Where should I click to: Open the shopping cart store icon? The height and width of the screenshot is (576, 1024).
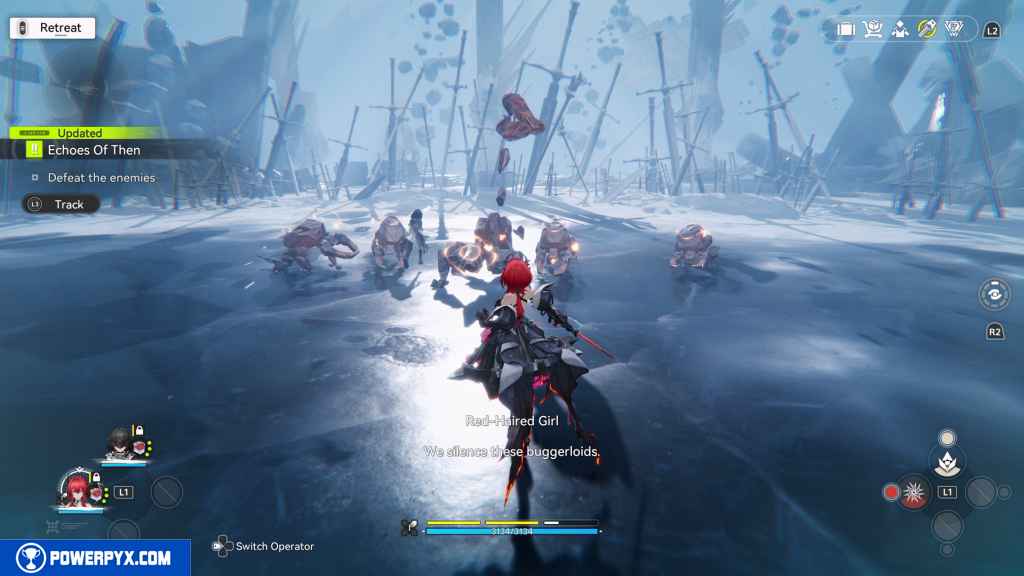pos(873,30)
